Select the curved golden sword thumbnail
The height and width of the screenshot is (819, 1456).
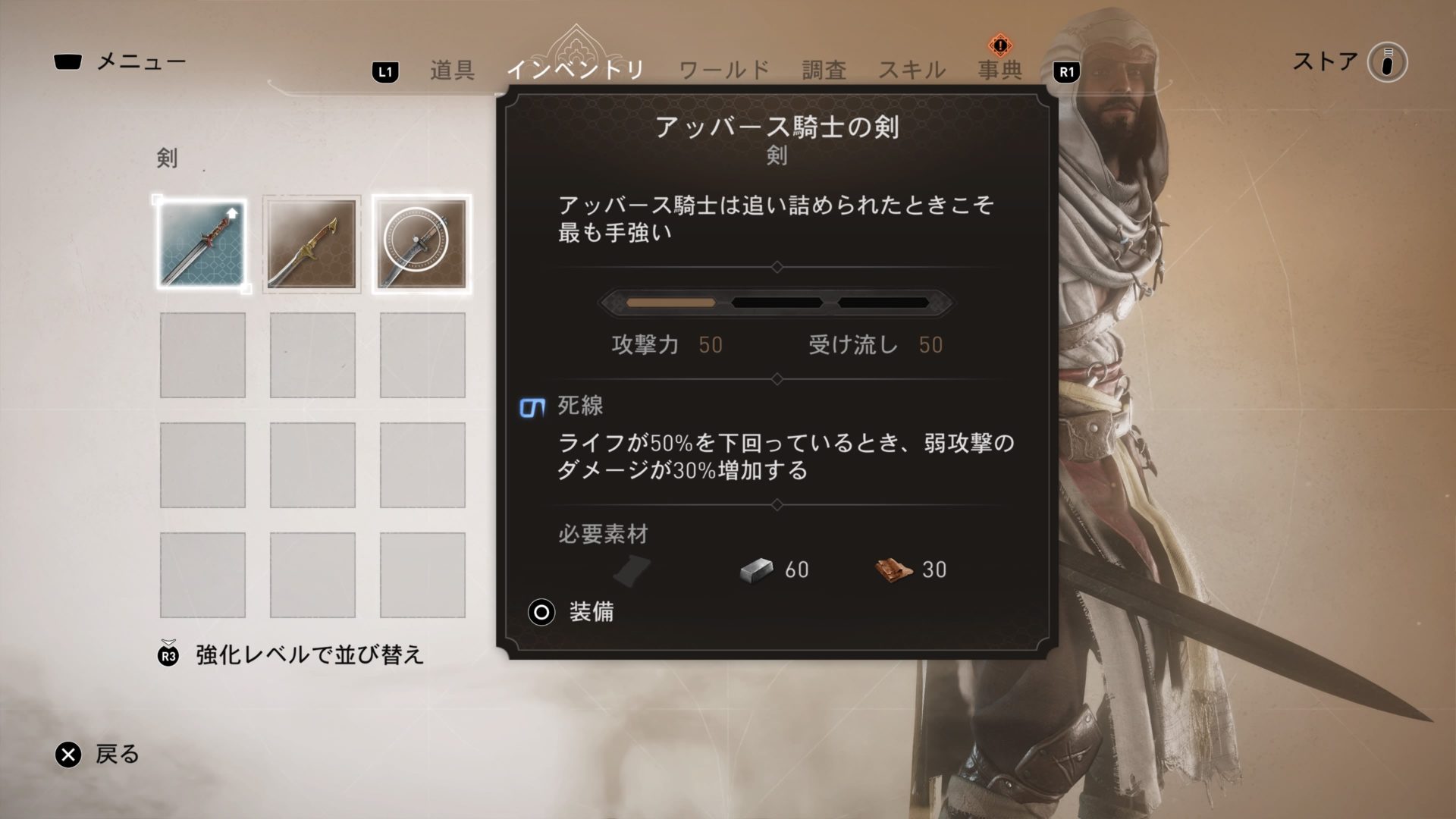click(x=311, y=244)
